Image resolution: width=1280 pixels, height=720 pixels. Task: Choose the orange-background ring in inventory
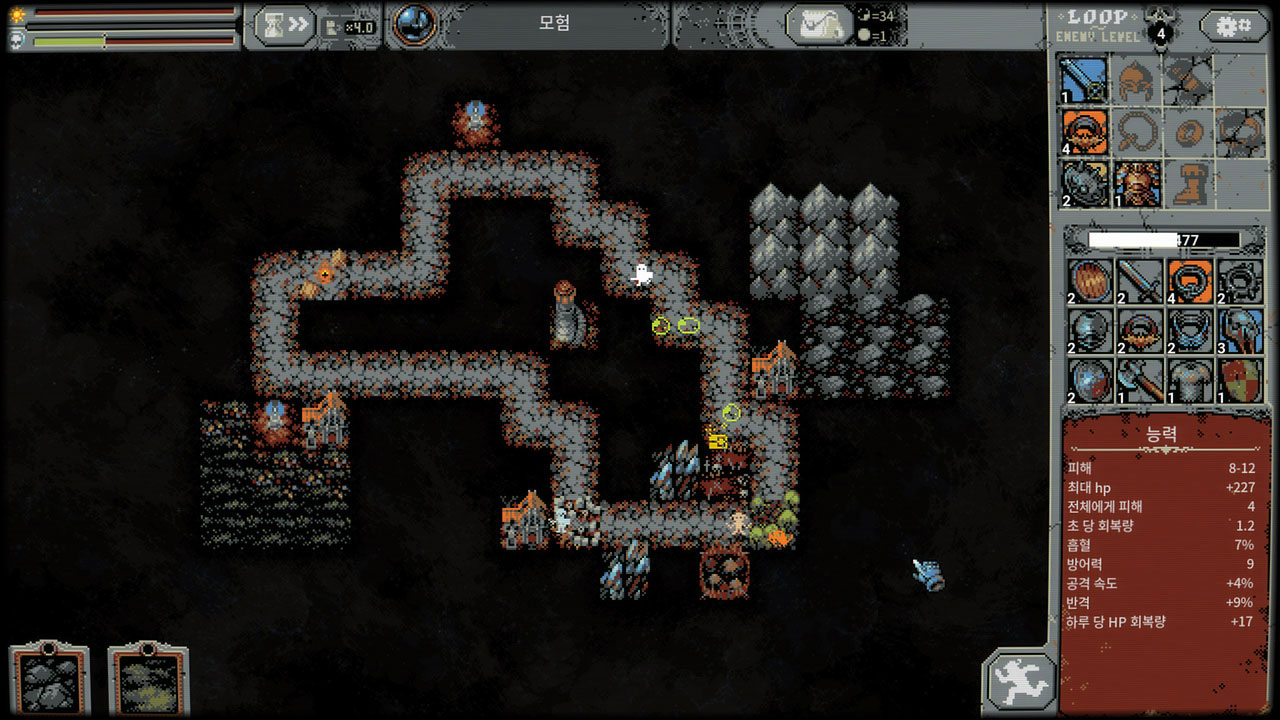click(x=1190, y=281)
